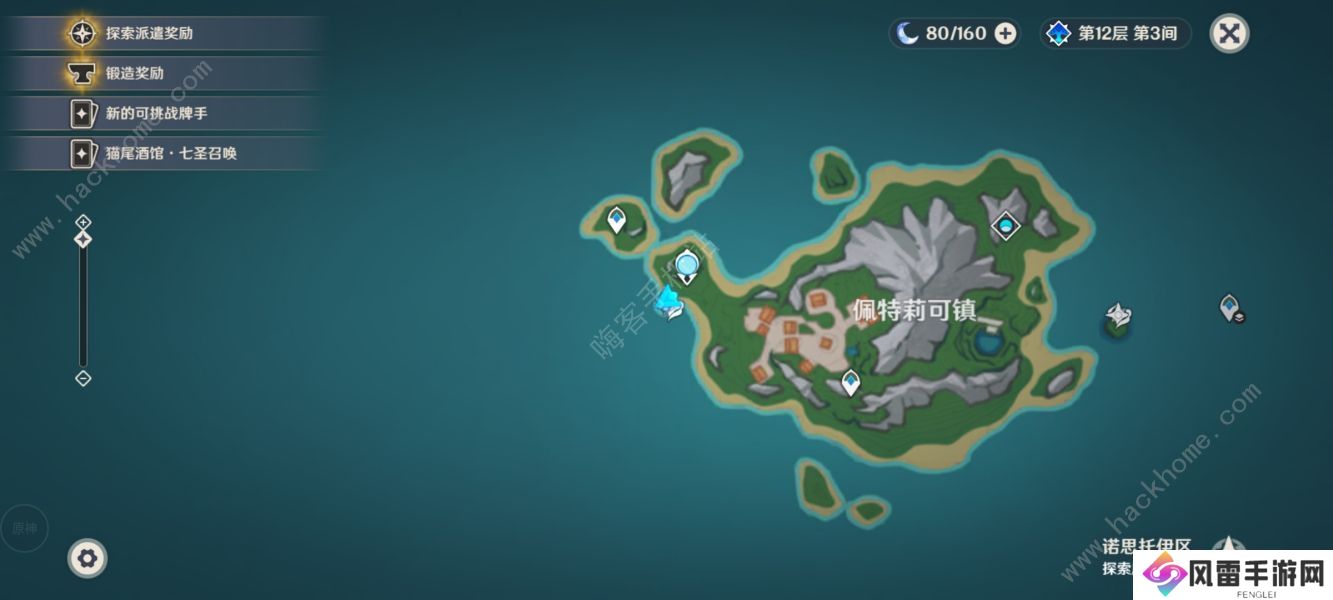Click the zoom slider's diamond handle

pyautogui.click(x=83, y=239)
